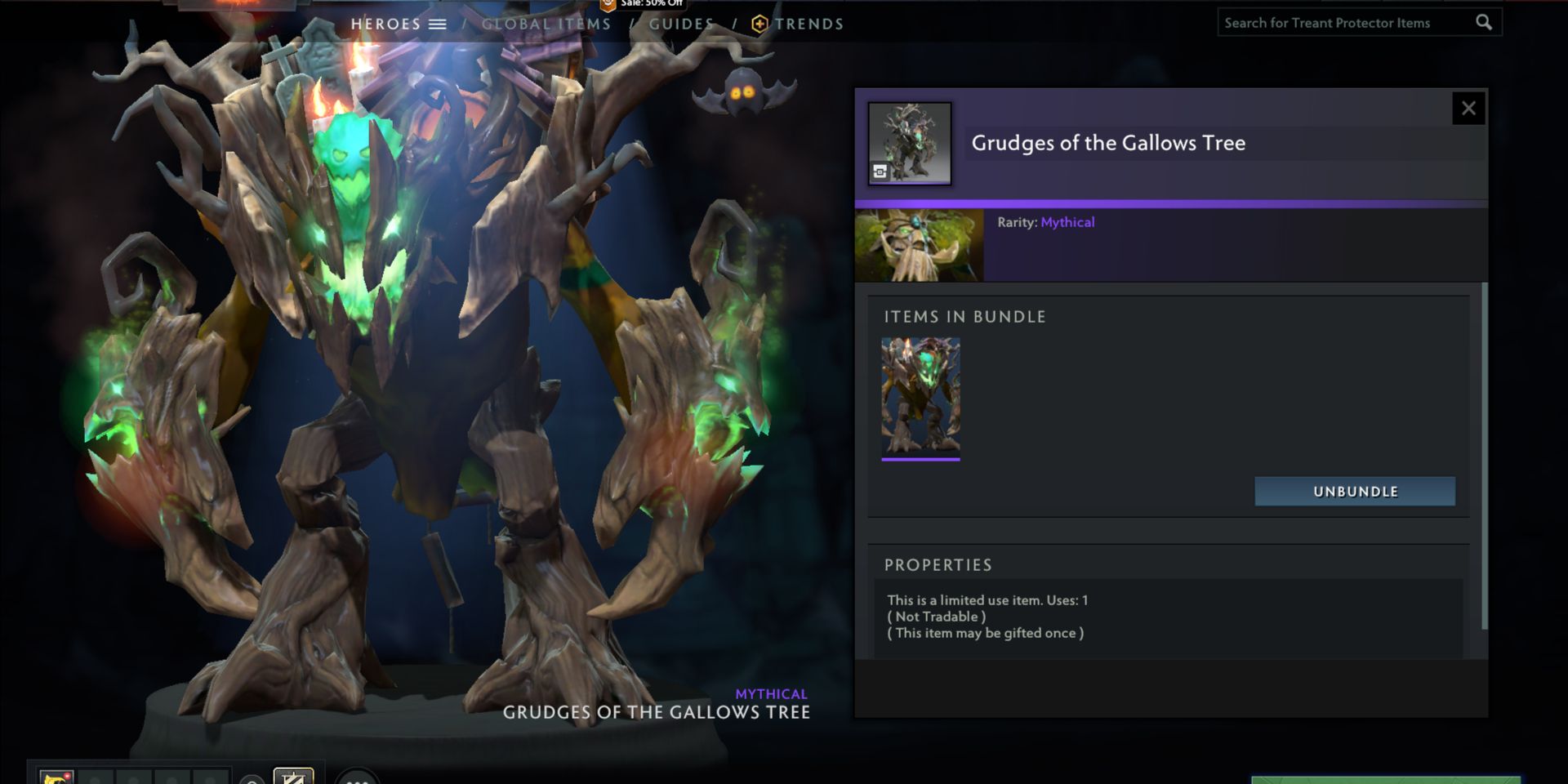Click the search magnifier icon

(1485, 22)
